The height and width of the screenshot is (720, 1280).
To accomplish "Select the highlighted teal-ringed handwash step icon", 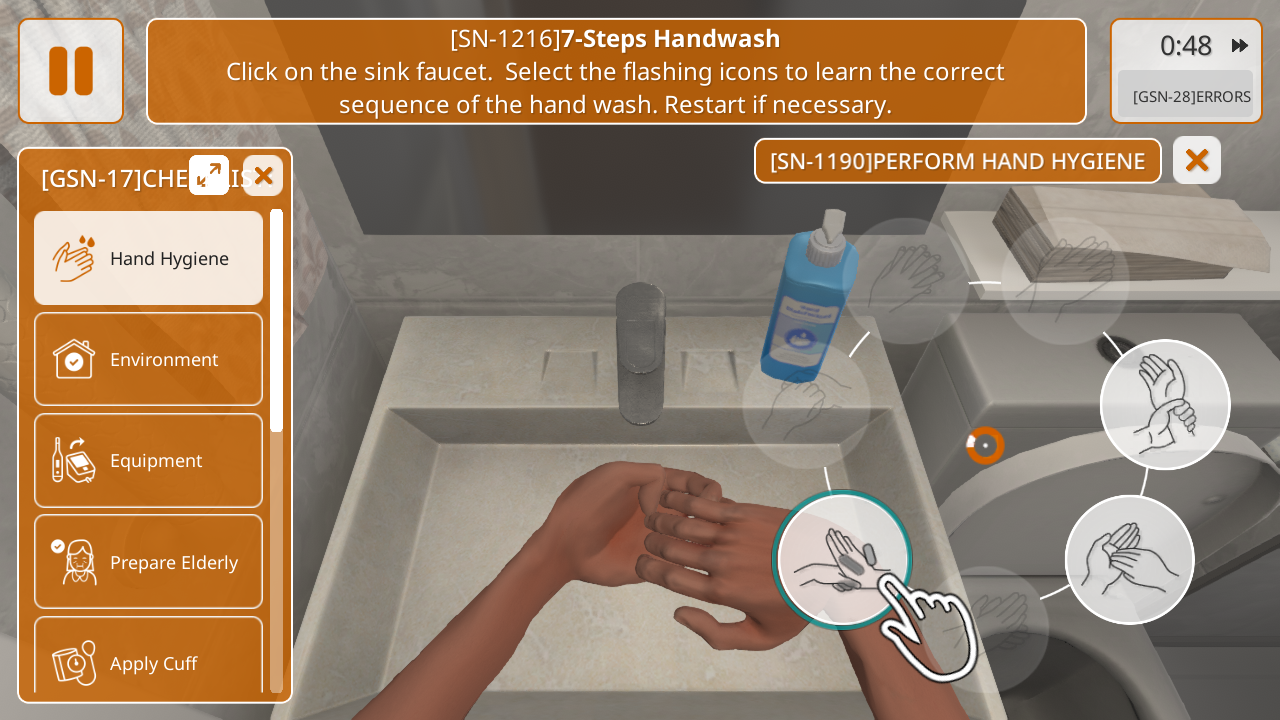I will point(842,560).
